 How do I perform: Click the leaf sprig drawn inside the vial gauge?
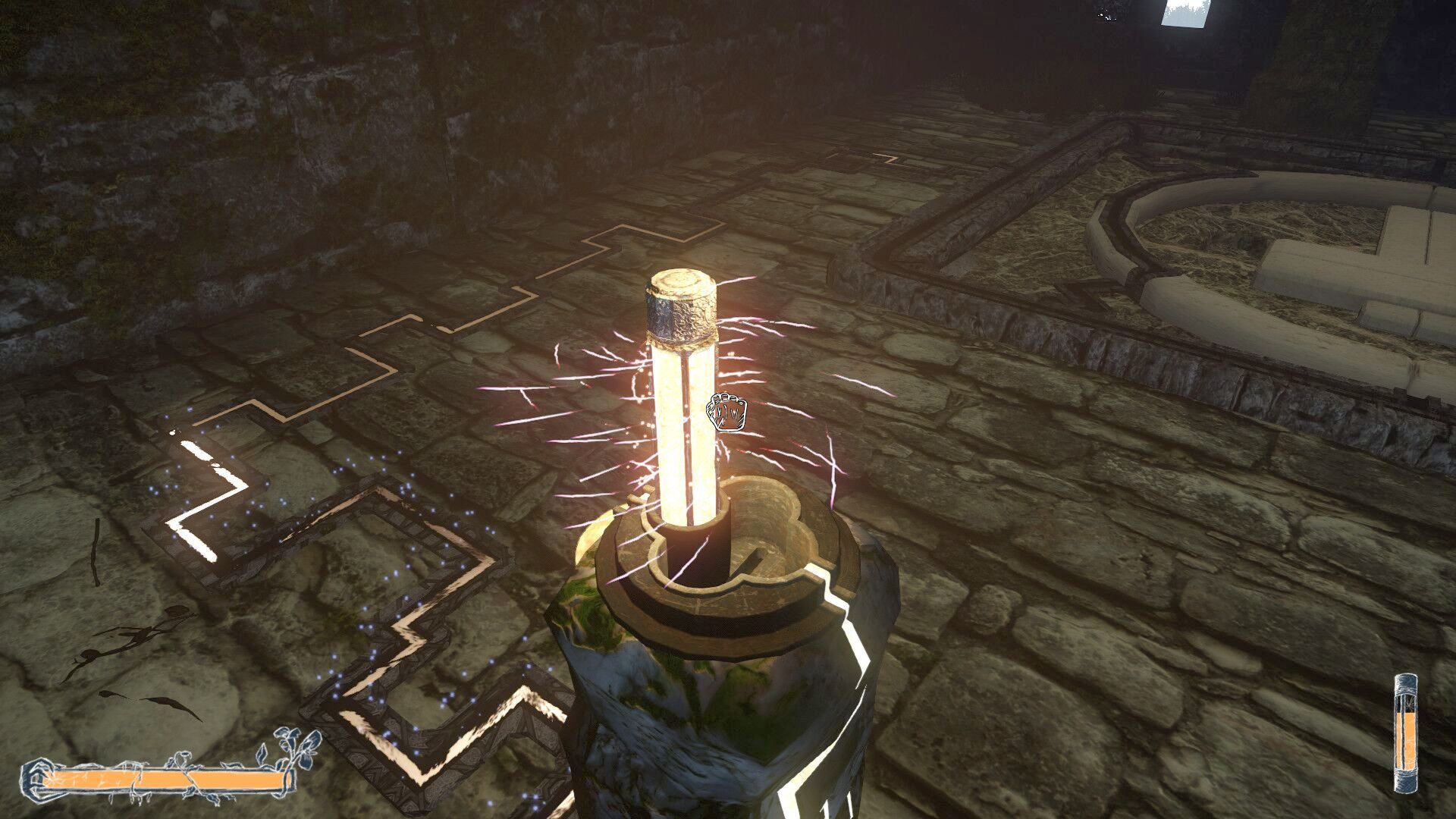(x=1409, y=701)
